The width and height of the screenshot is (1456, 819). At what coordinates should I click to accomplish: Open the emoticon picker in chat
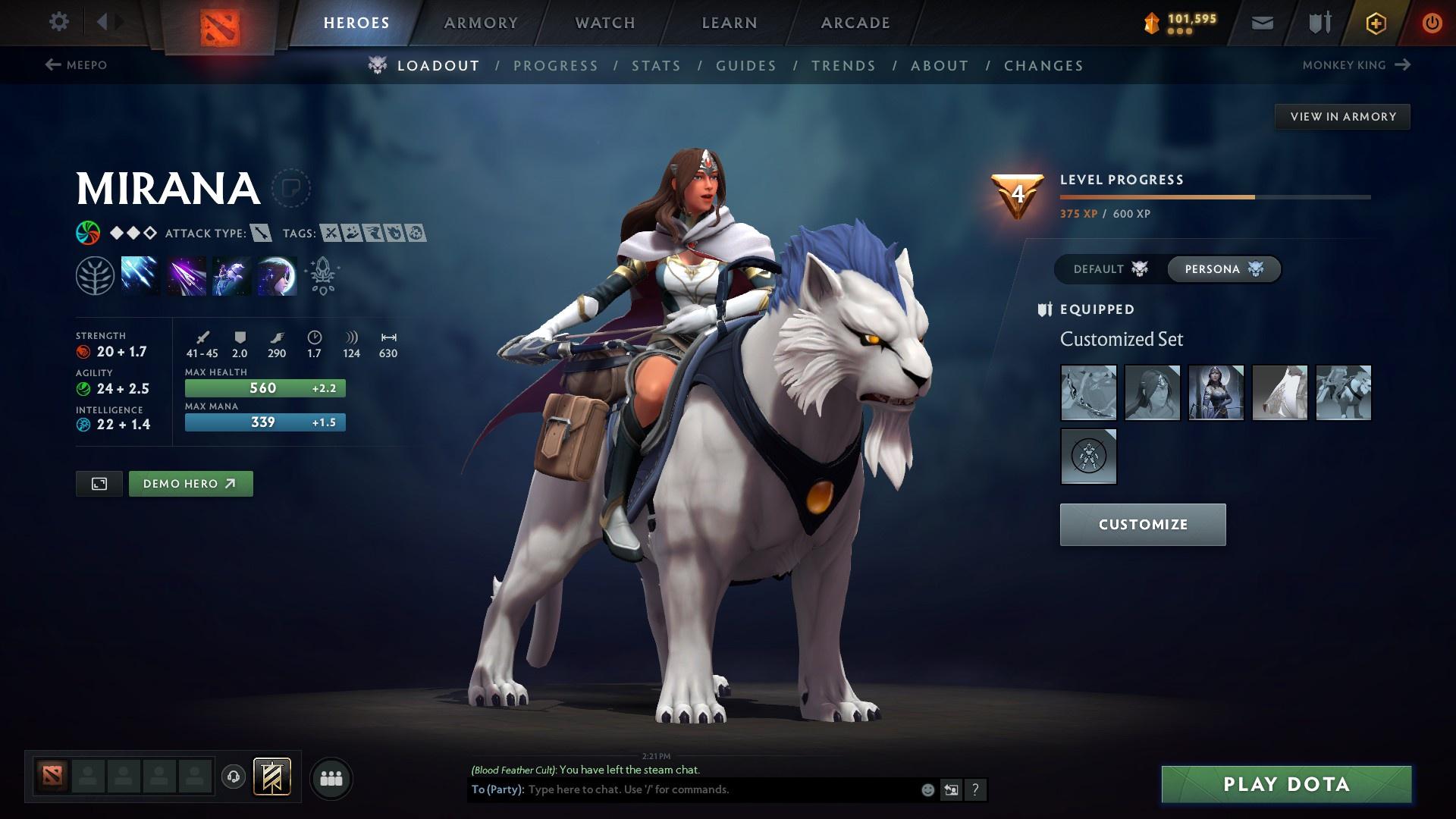tap(927, 789)
